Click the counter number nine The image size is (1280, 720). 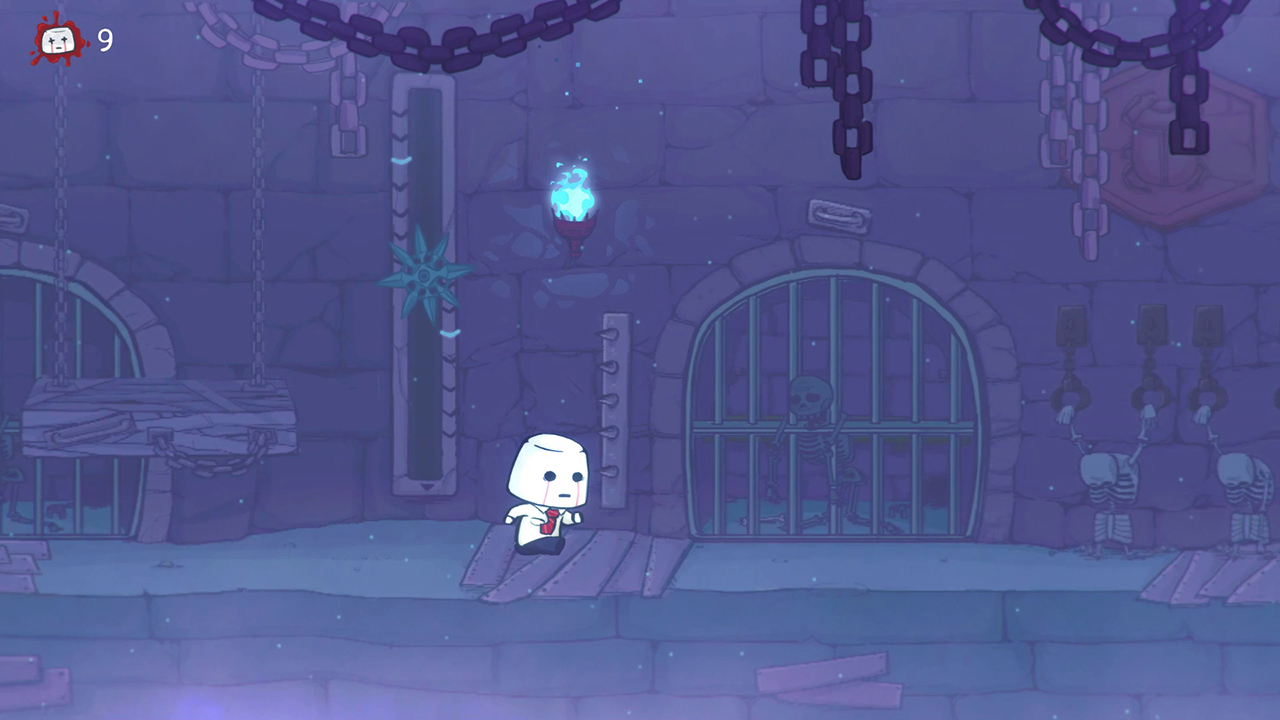107,42
